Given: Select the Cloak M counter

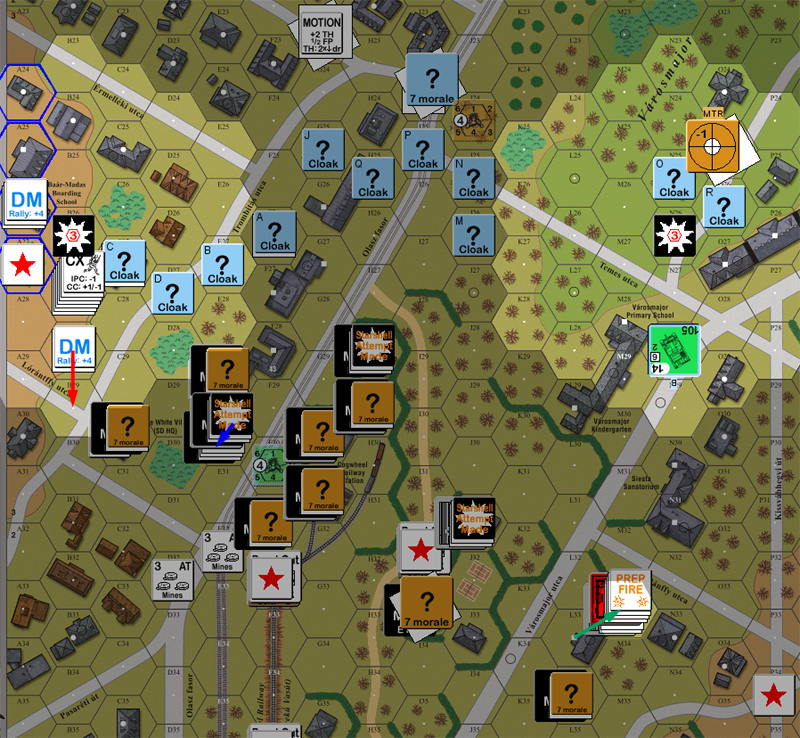Looking at the screenshot, I should (x=473, y=237).
